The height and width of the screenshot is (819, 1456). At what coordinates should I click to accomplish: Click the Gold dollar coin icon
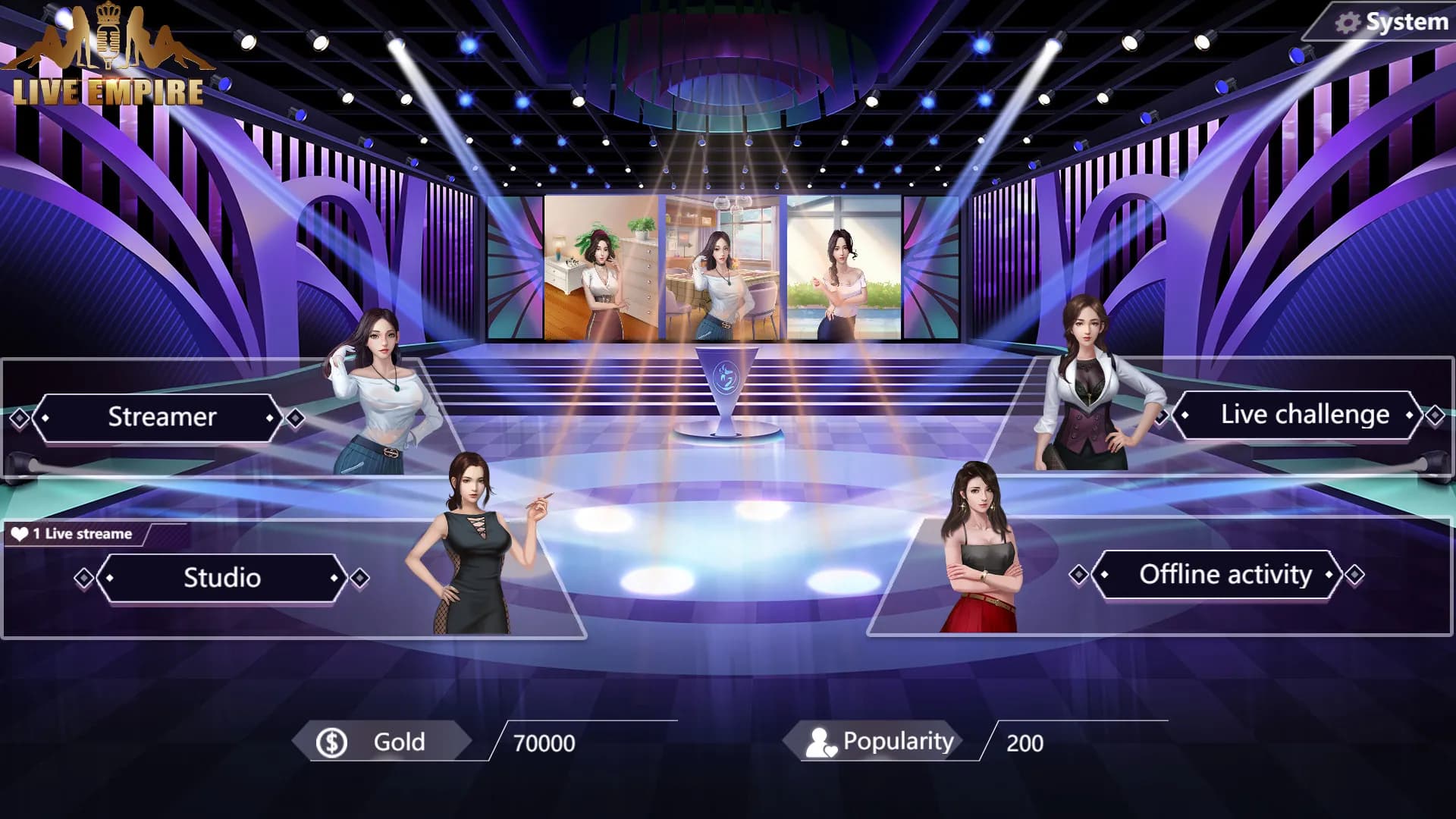click(x=331, y=742)
